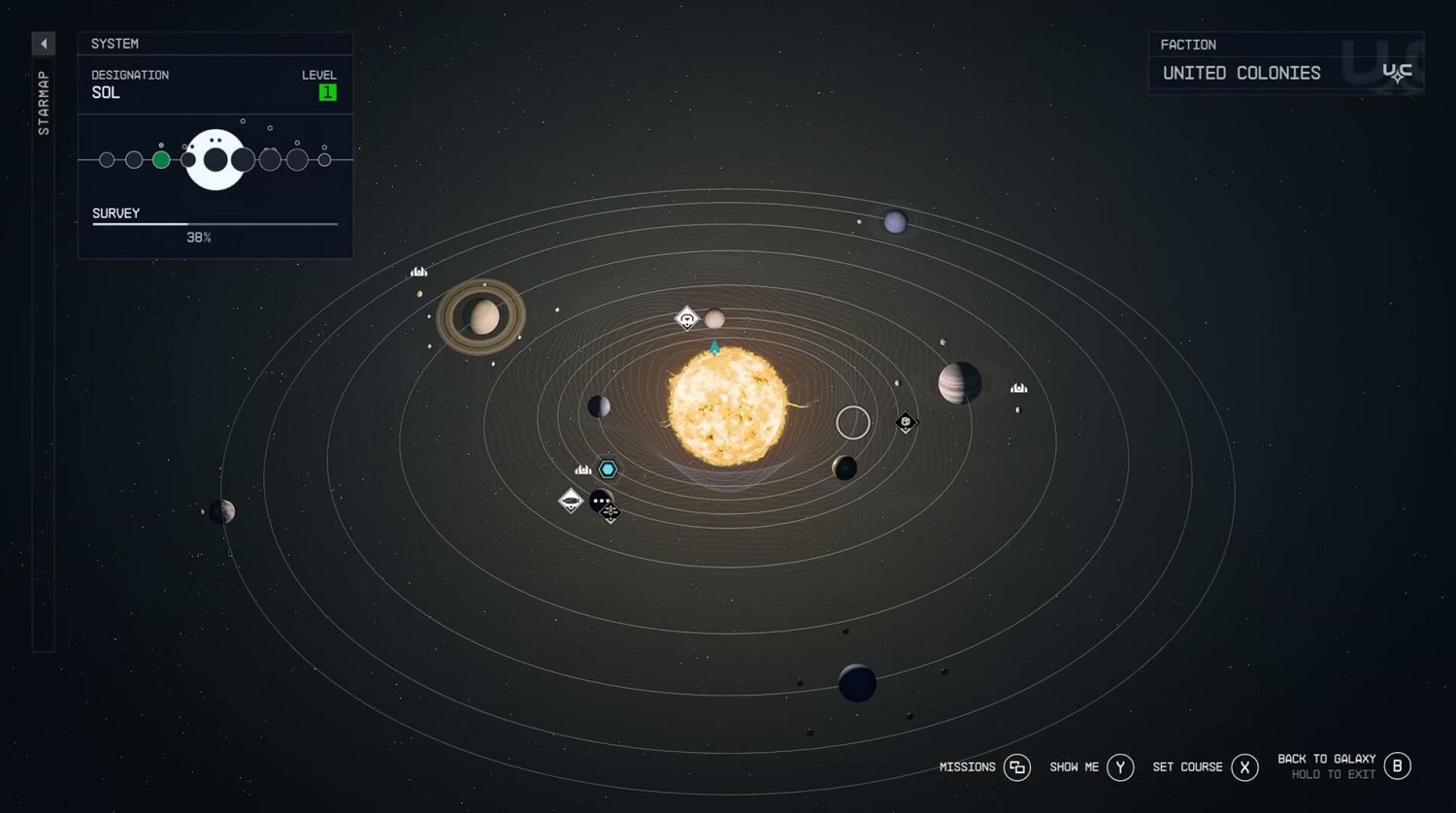Click the teal arrow marker above the sun
Viewport: 1456px width, 813px height.
715,349
